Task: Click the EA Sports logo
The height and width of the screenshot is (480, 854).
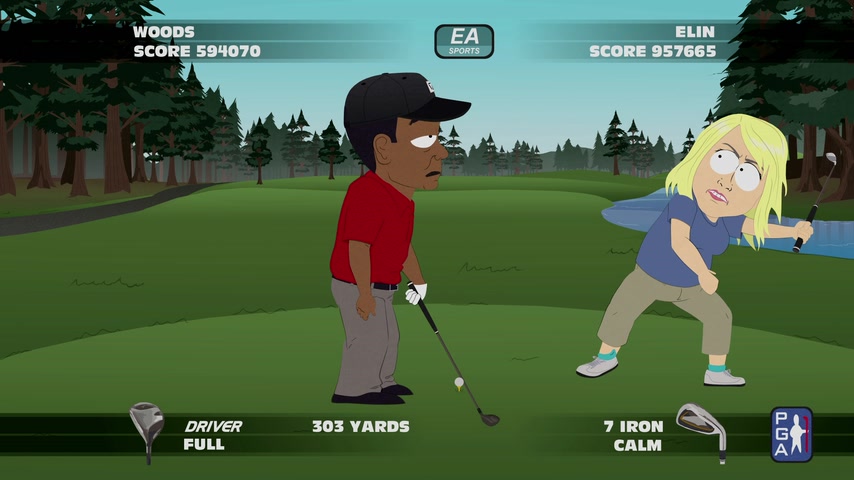Action: [x=464, y=41]
